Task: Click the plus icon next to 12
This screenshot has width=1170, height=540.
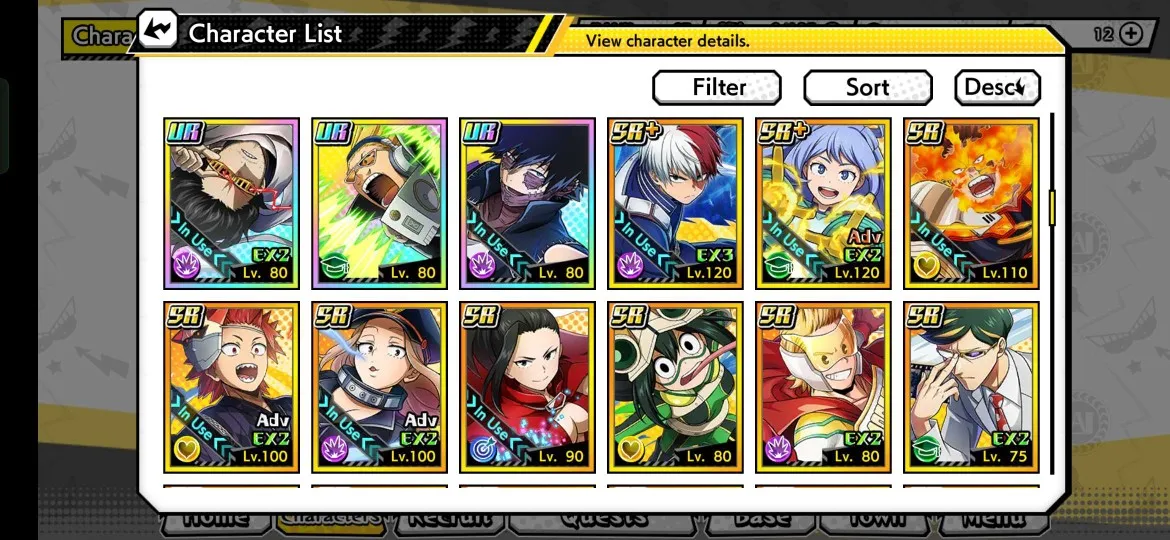Action: pyautogui.click(x=1130, y=34)
